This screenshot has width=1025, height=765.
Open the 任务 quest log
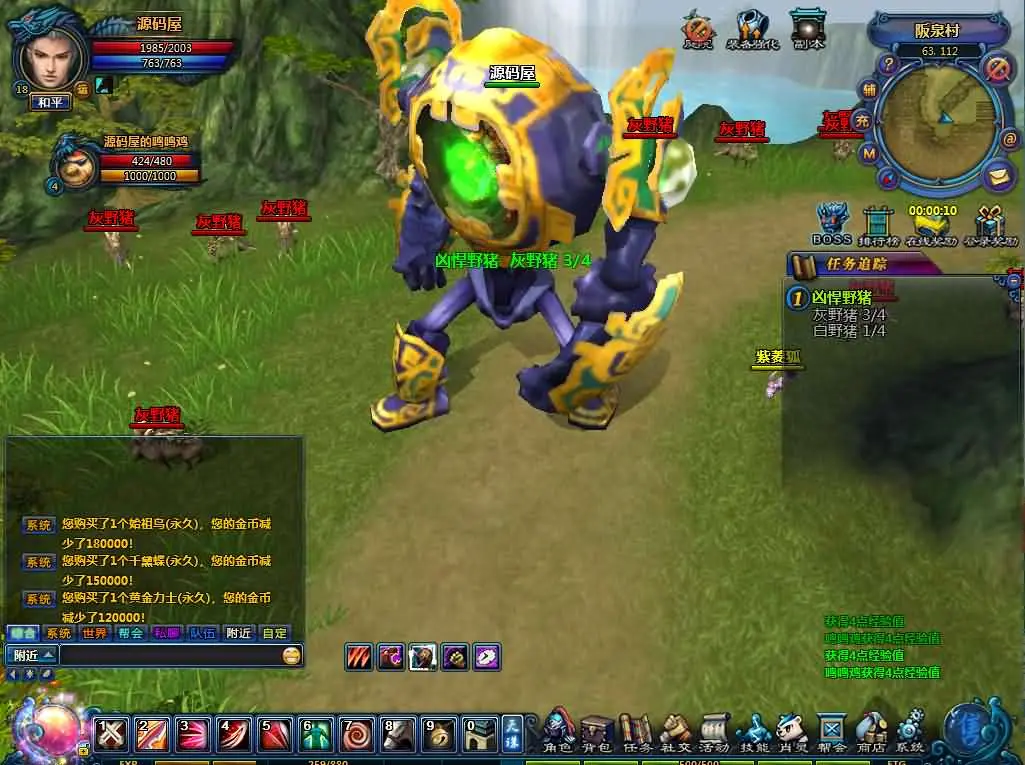636,732
